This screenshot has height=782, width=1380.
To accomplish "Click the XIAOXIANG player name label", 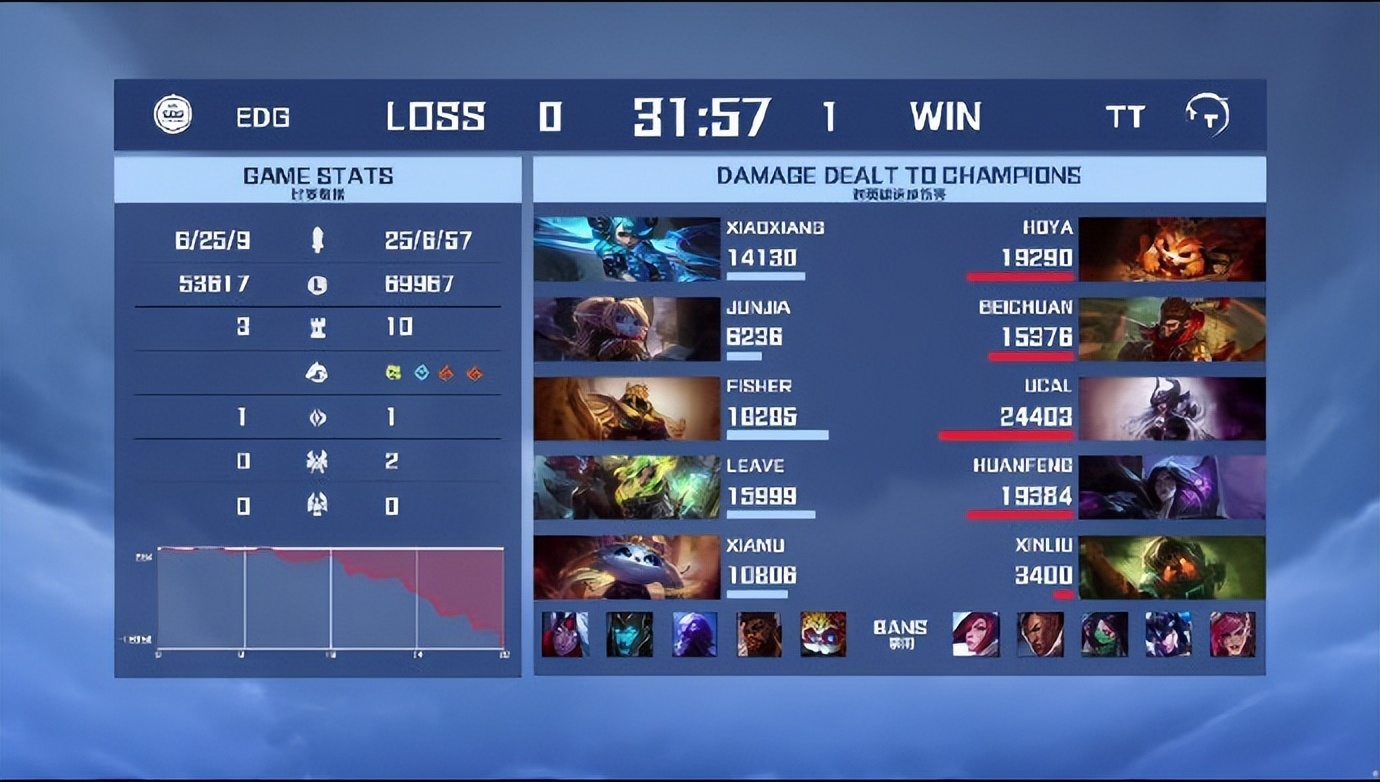I will 773,228.
